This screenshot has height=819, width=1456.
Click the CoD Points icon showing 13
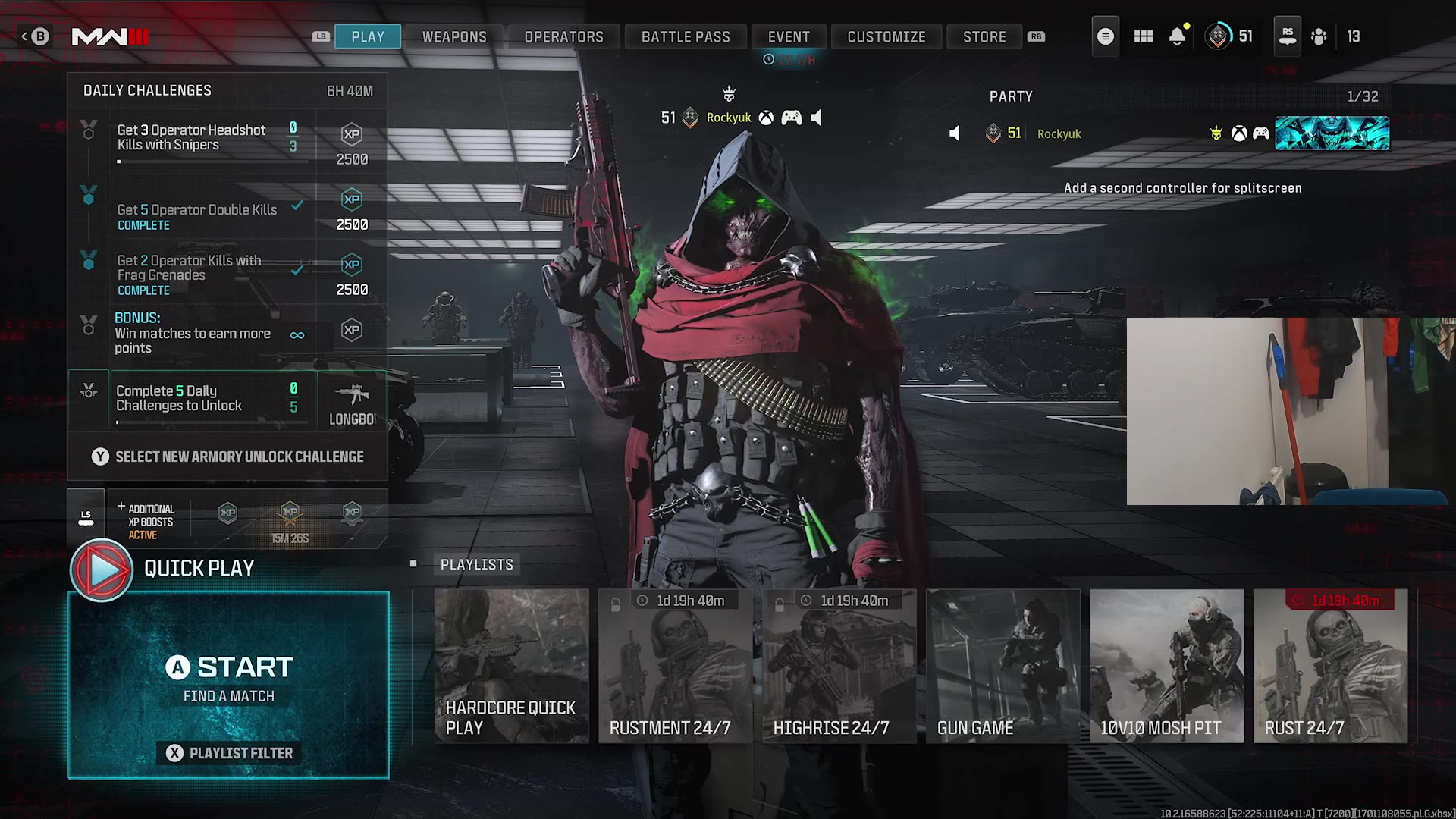coord(1319,36)
